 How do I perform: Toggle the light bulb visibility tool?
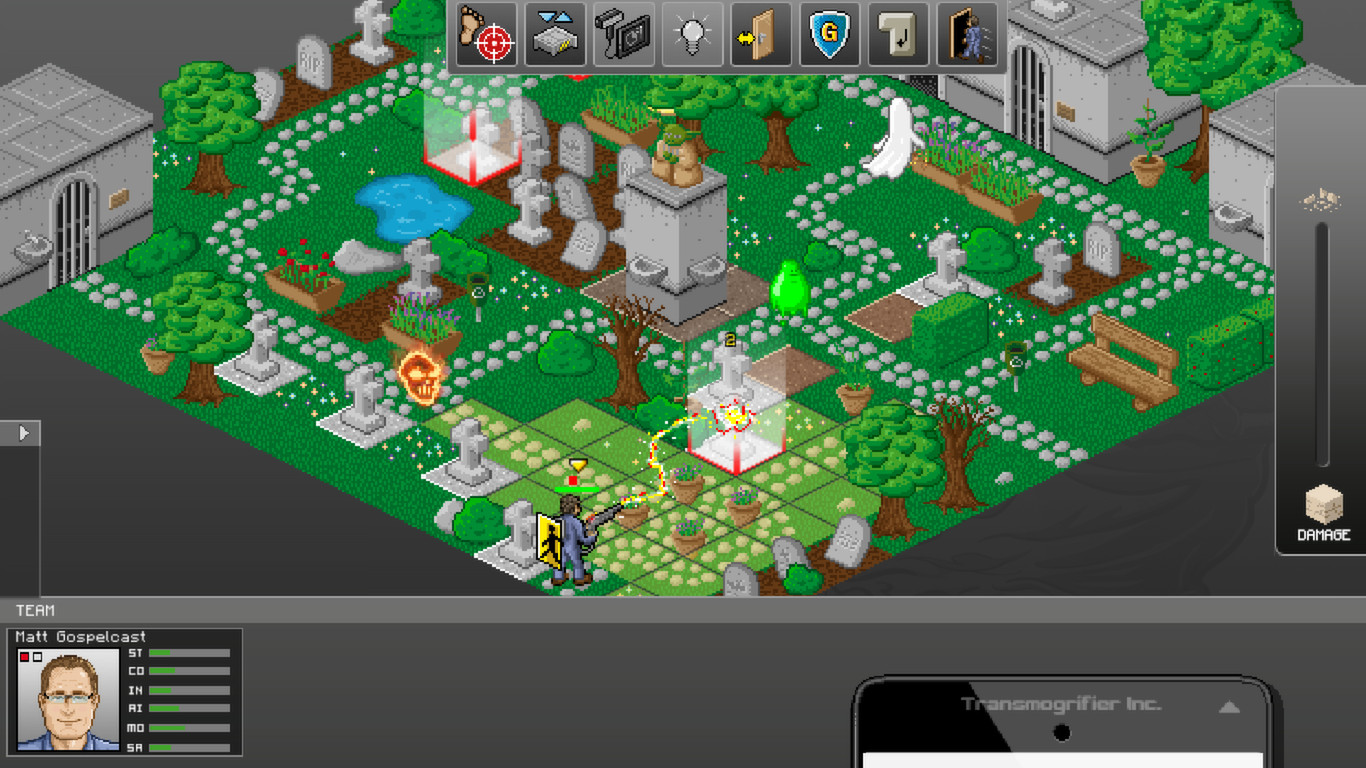(x=692, y=35)
